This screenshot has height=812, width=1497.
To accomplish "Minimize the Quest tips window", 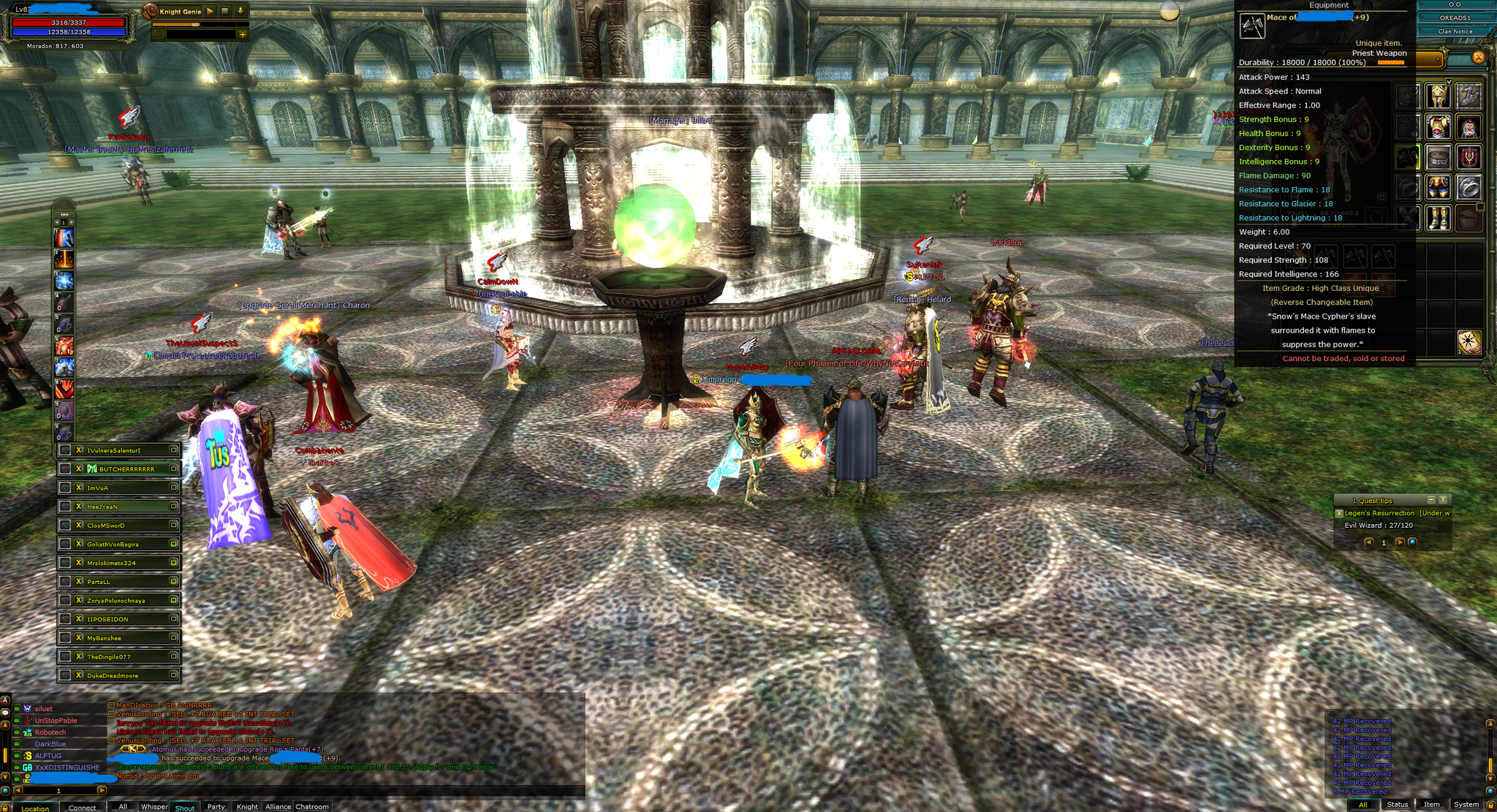I will tap(1431, 500).
